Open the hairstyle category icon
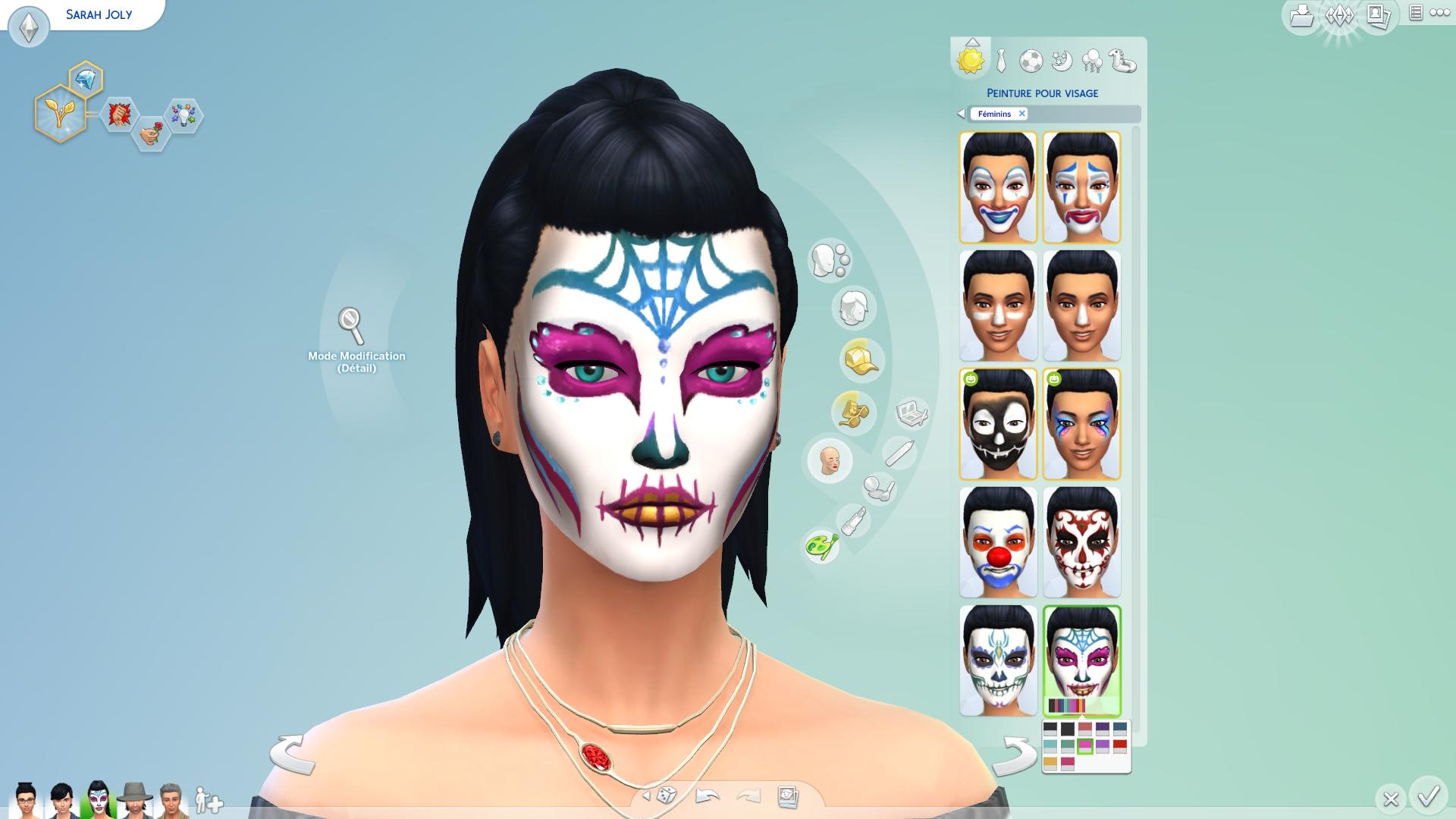The width and height of the screenshot is (1456, 819). click(854, 308)
